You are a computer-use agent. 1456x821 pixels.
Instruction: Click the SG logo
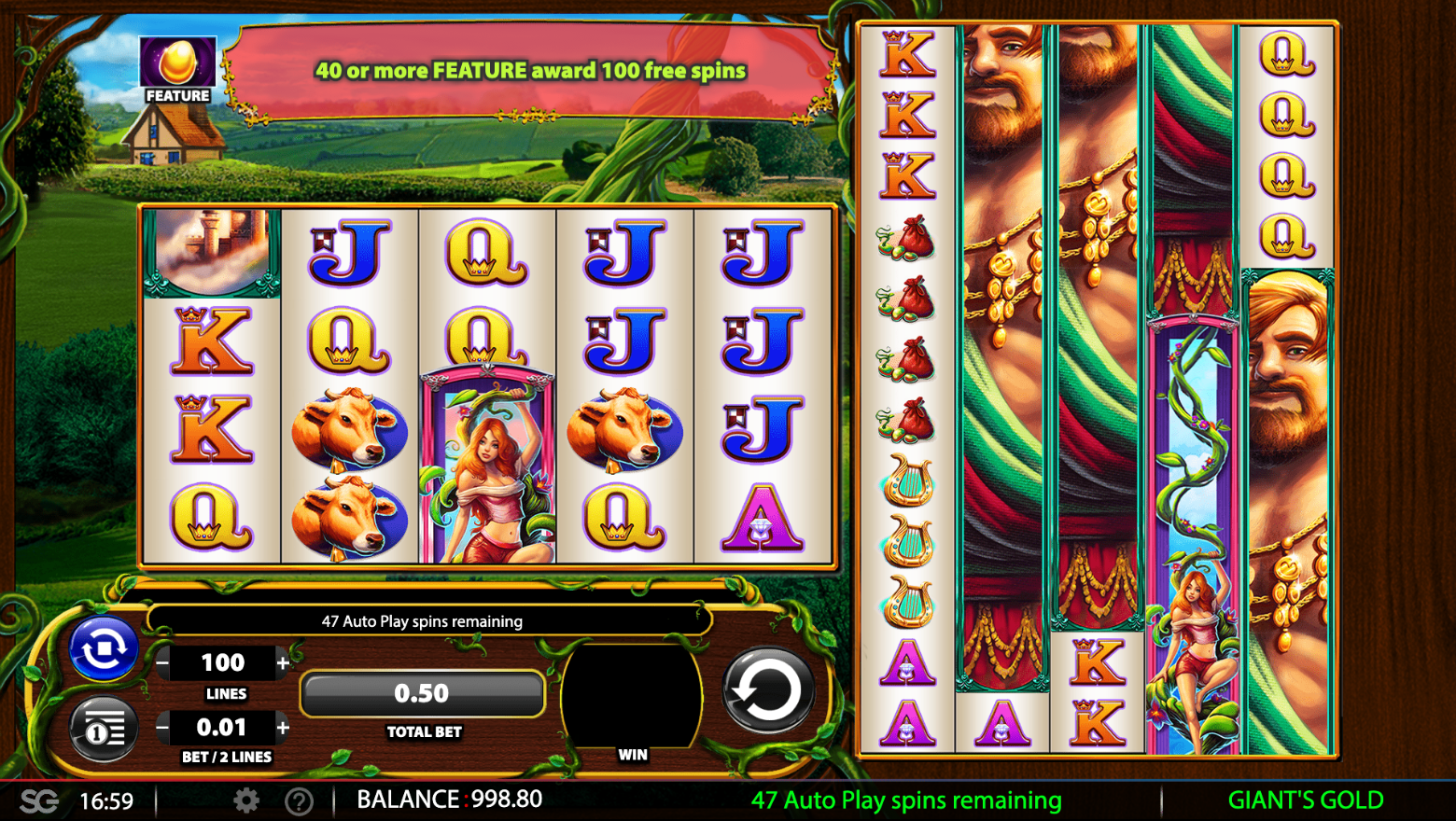[x=39, y=800]
